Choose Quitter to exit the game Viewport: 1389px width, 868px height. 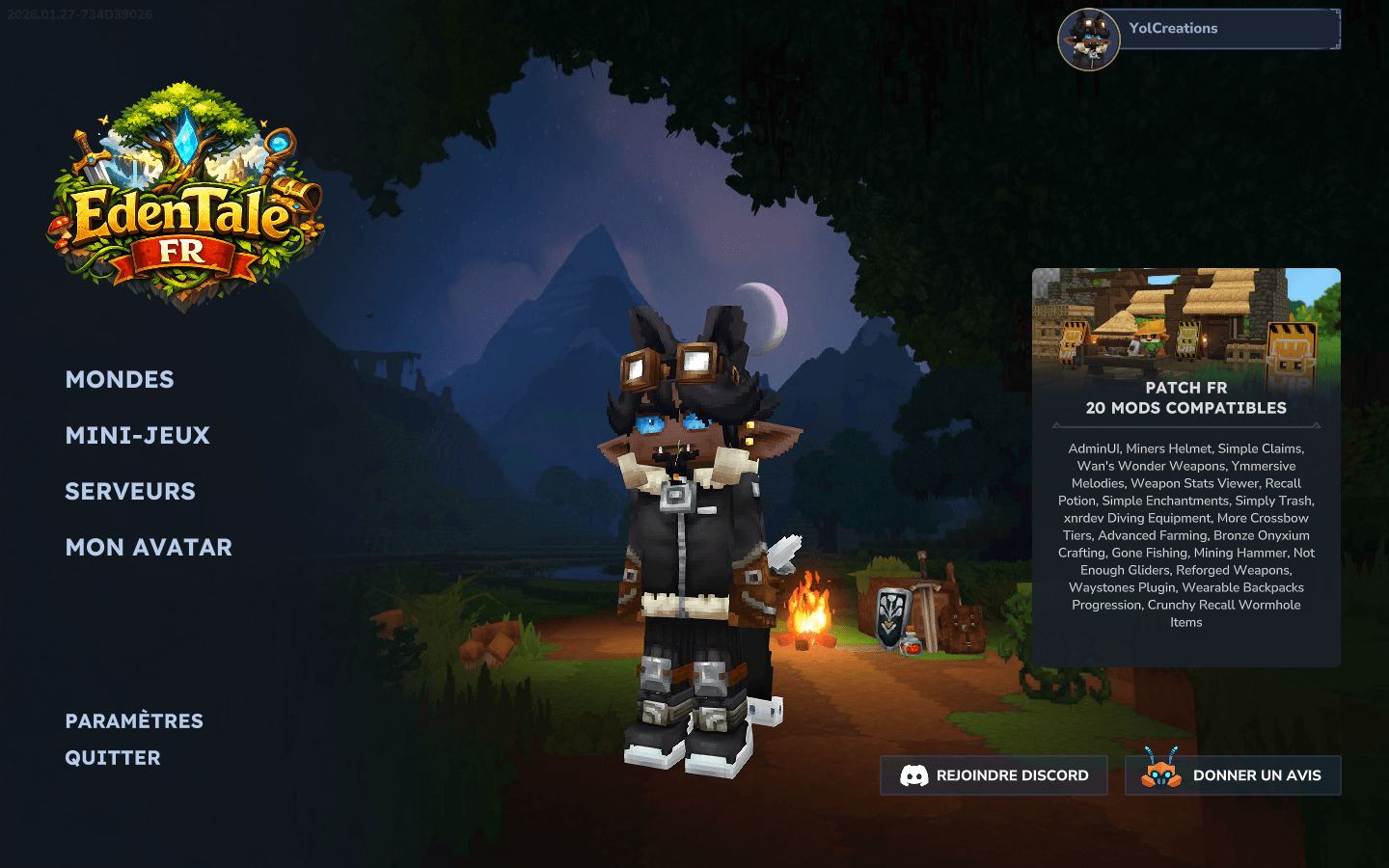coord(113,758)
